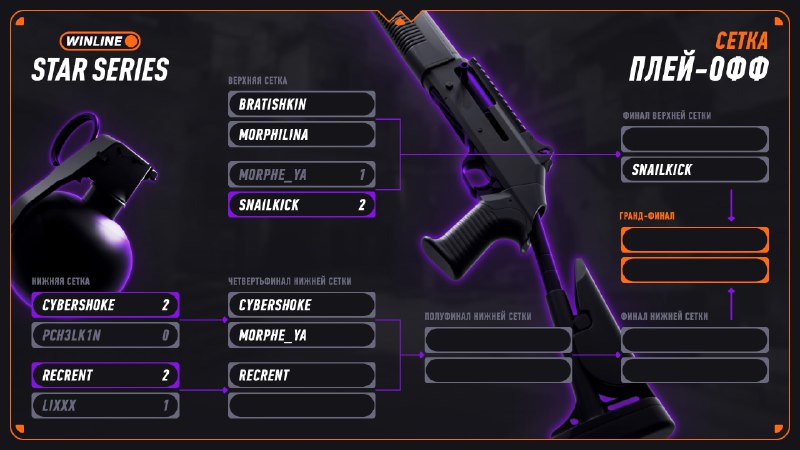Select the MORPHILINA bracket entry

pos(302,134)
